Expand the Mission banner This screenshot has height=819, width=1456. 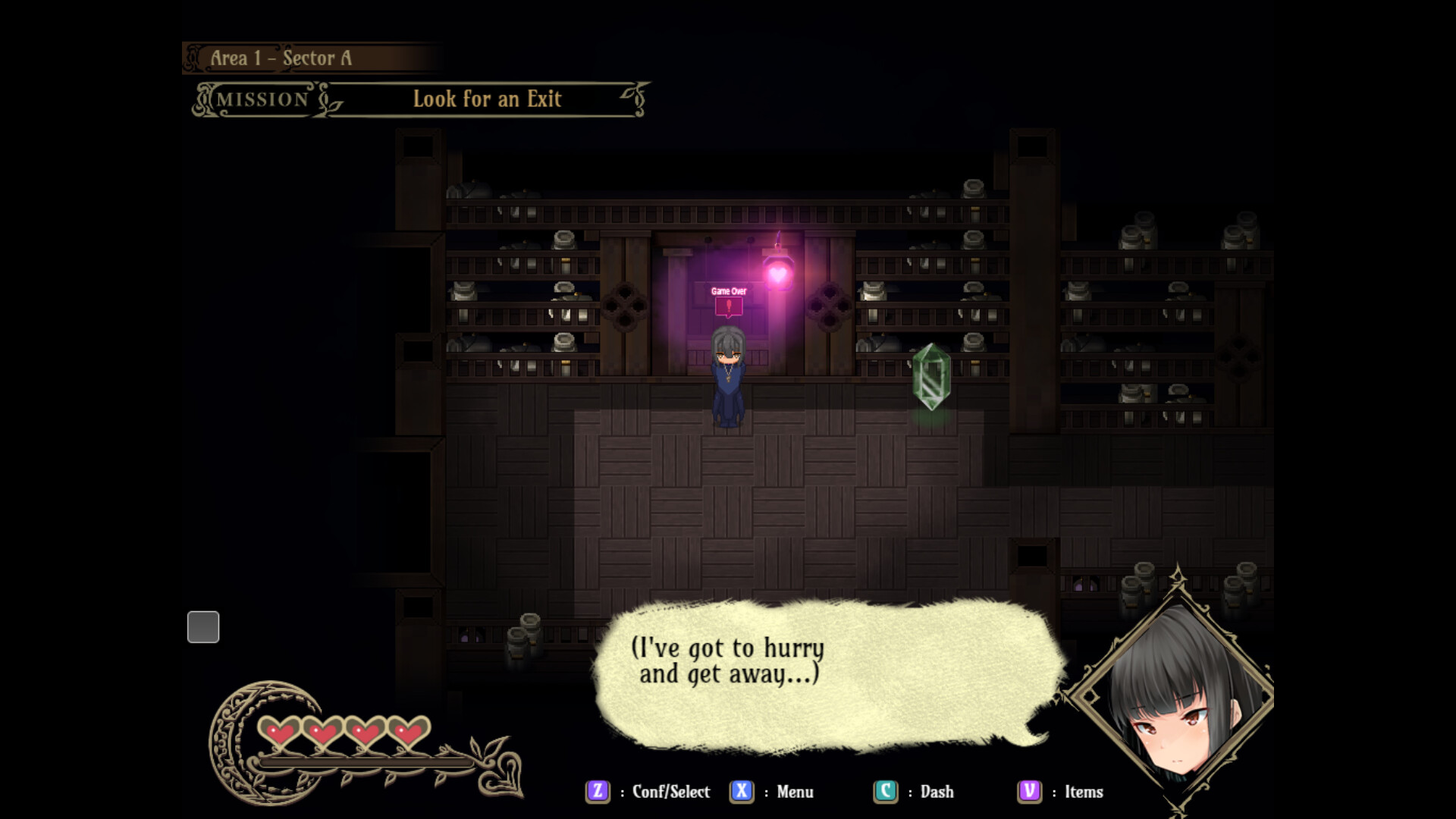coord(262,99)
